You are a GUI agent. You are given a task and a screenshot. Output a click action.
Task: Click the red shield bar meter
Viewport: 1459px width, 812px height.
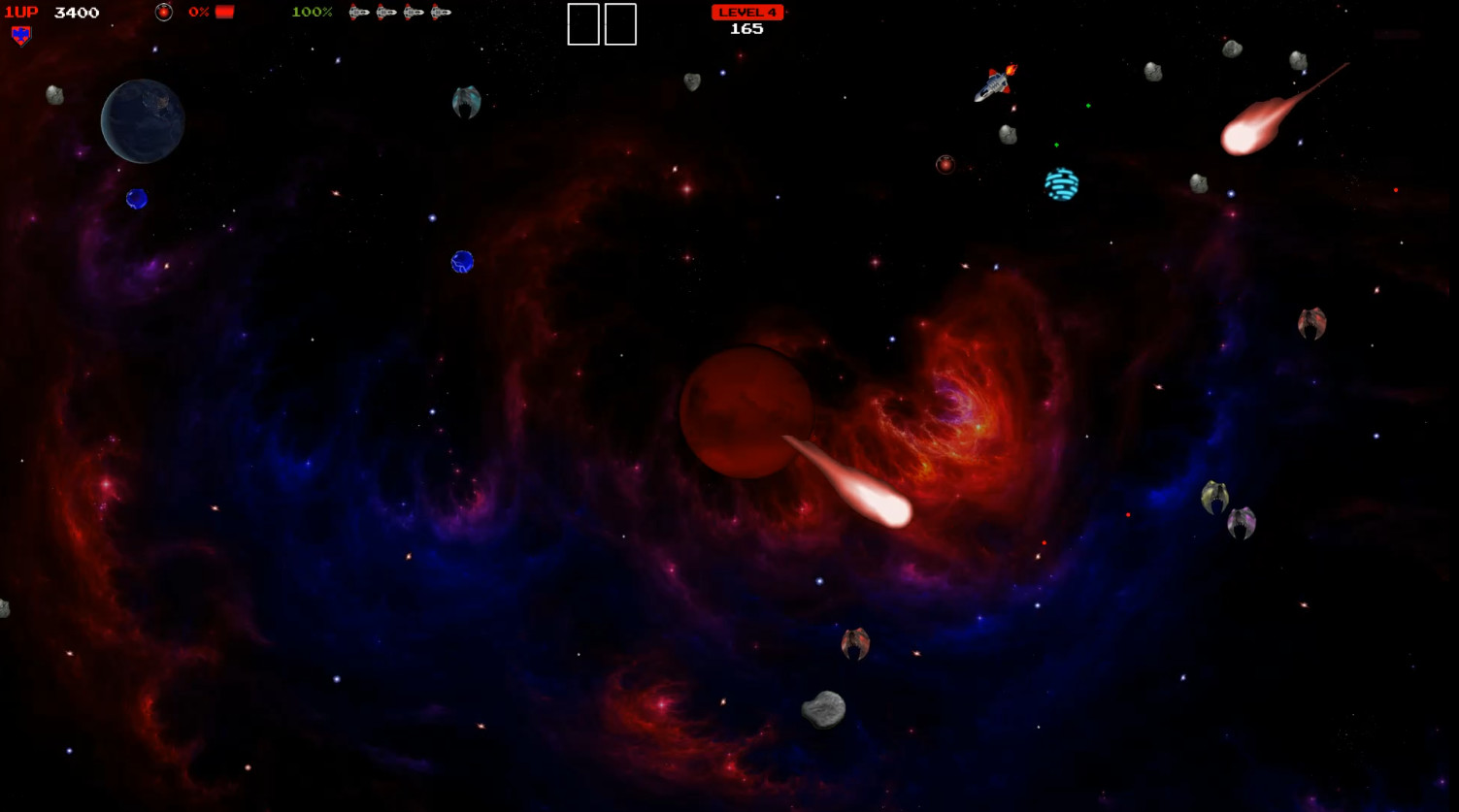pos(224,12)
